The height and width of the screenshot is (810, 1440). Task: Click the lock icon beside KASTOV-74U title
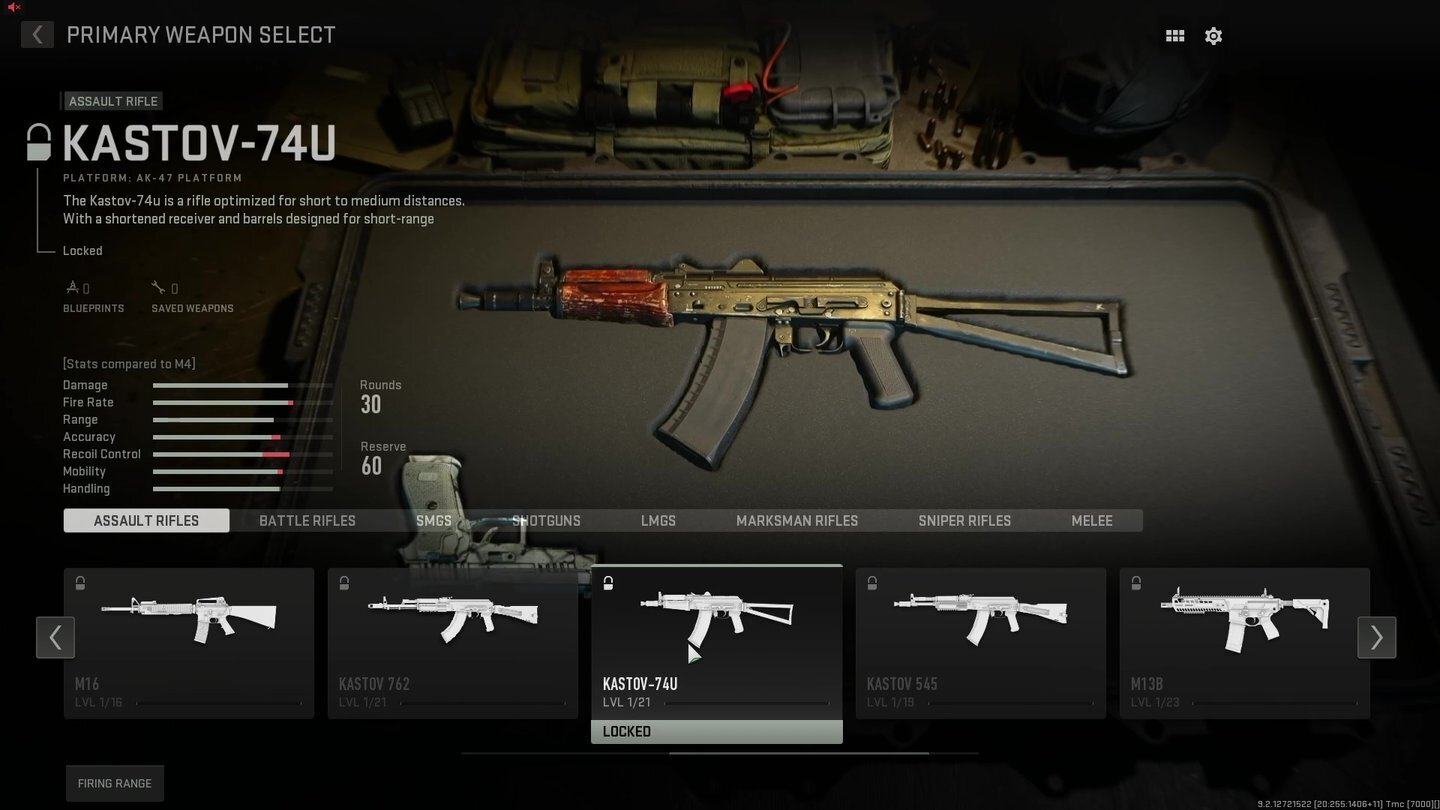[x=38, y=141]
